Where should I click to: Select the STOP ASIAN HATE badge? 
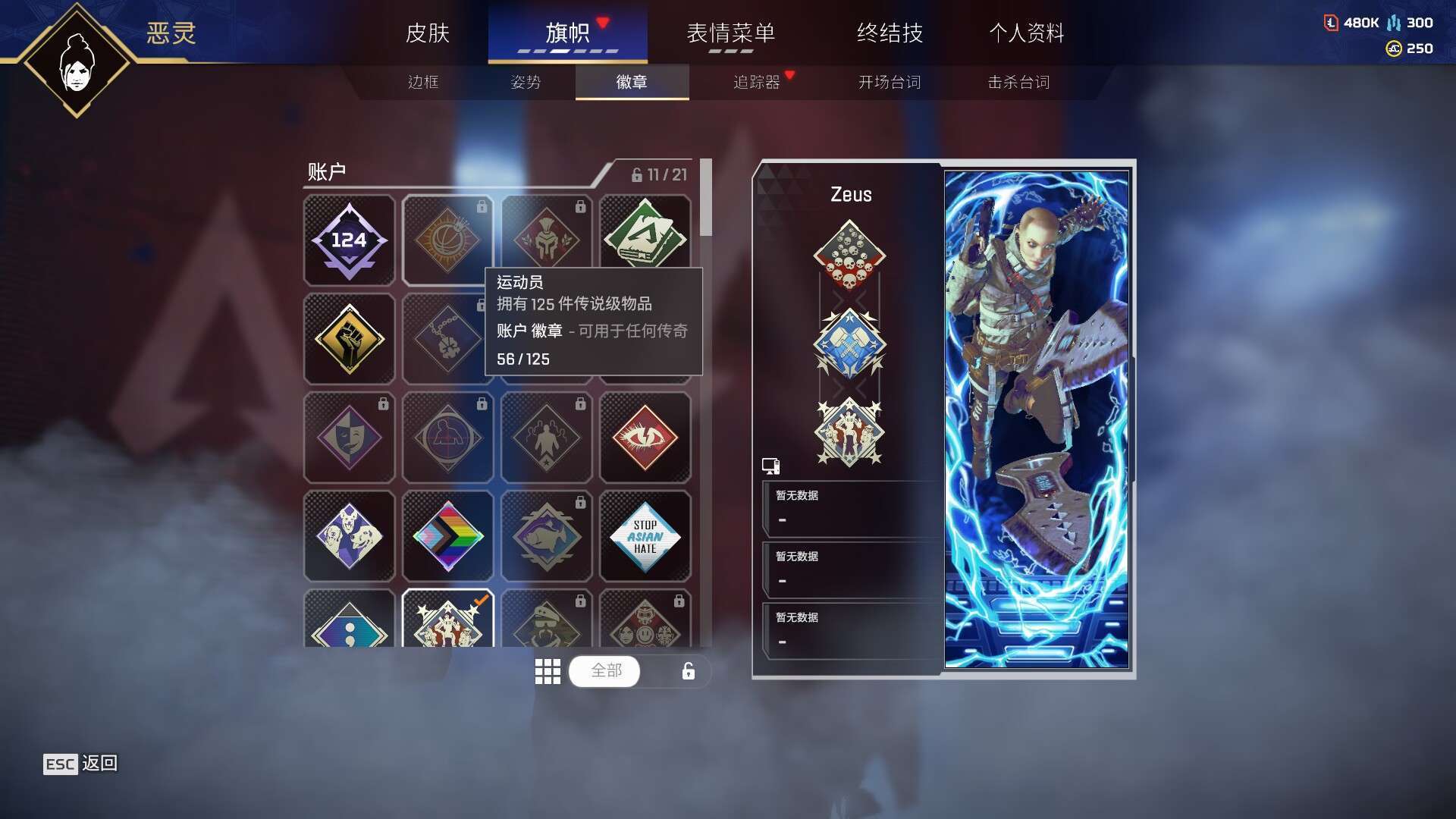pyautogui.click(x=645, y=536)
